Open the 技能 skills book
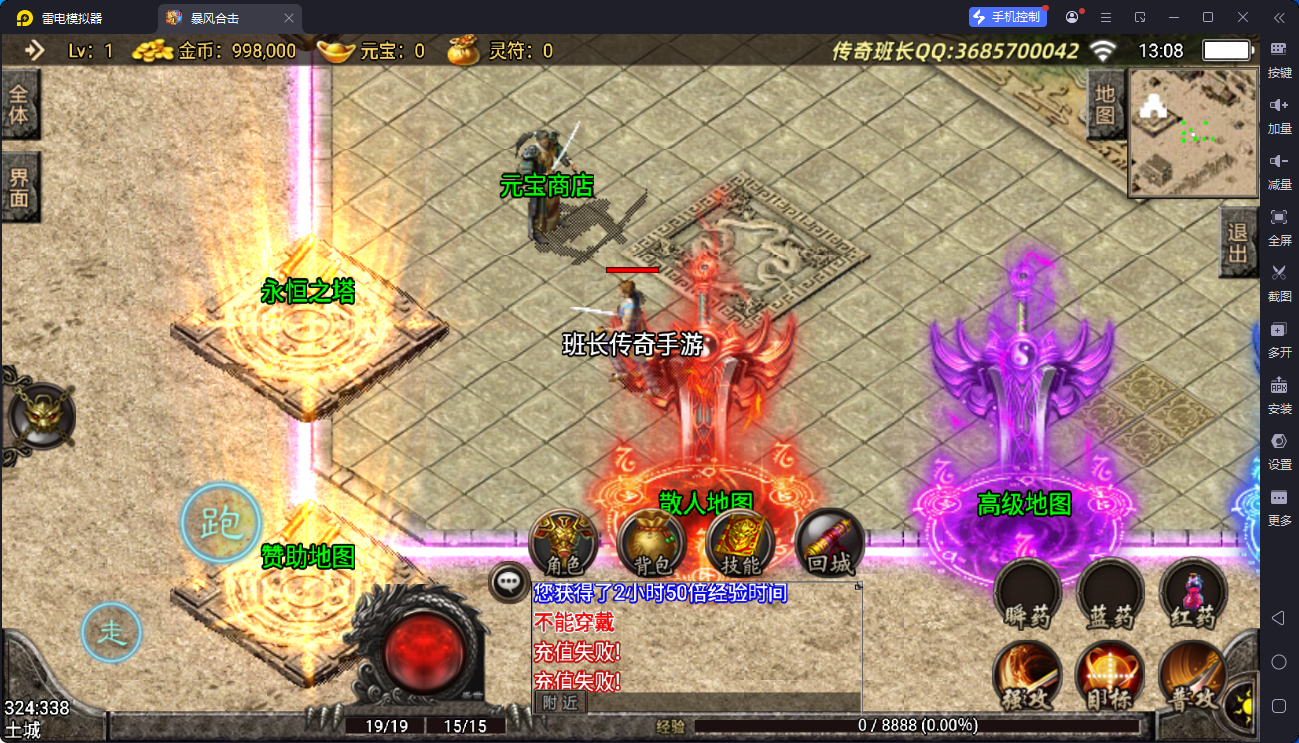The image size is (1299, 743). [740, 543]
